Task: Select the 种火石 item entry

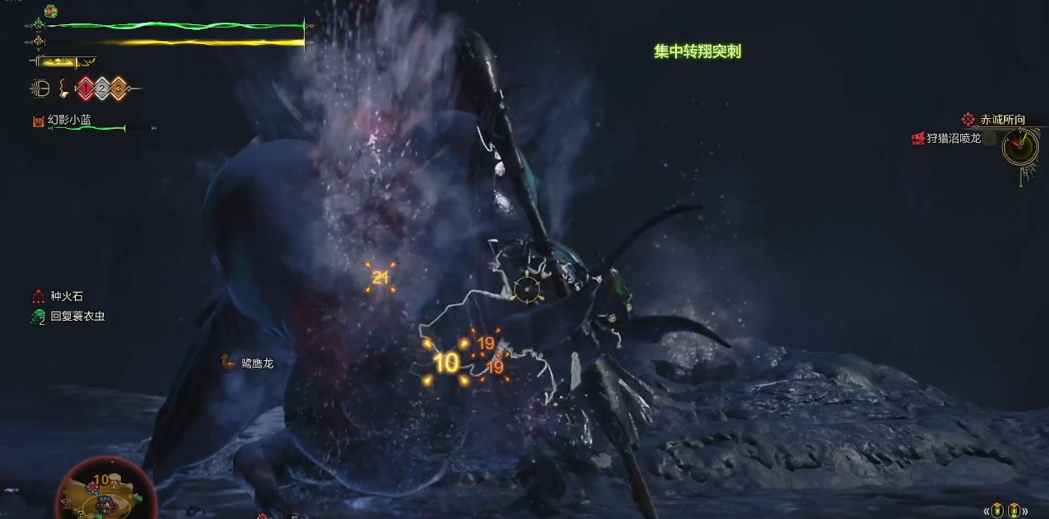Action: coord(67,296)
